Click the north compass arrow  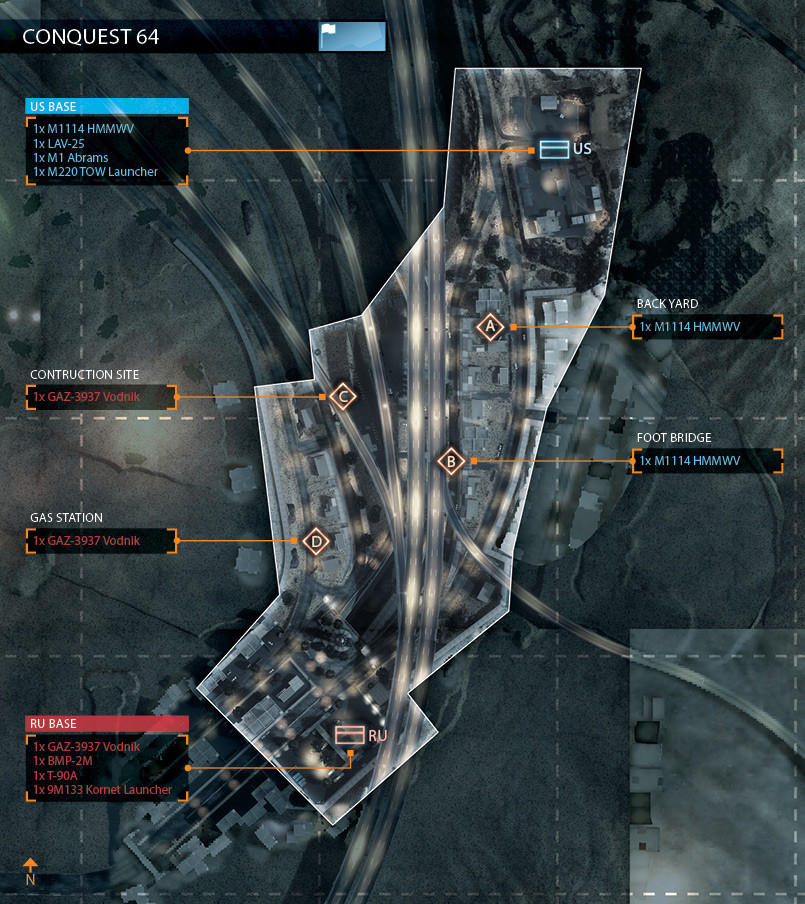point(30,866)
